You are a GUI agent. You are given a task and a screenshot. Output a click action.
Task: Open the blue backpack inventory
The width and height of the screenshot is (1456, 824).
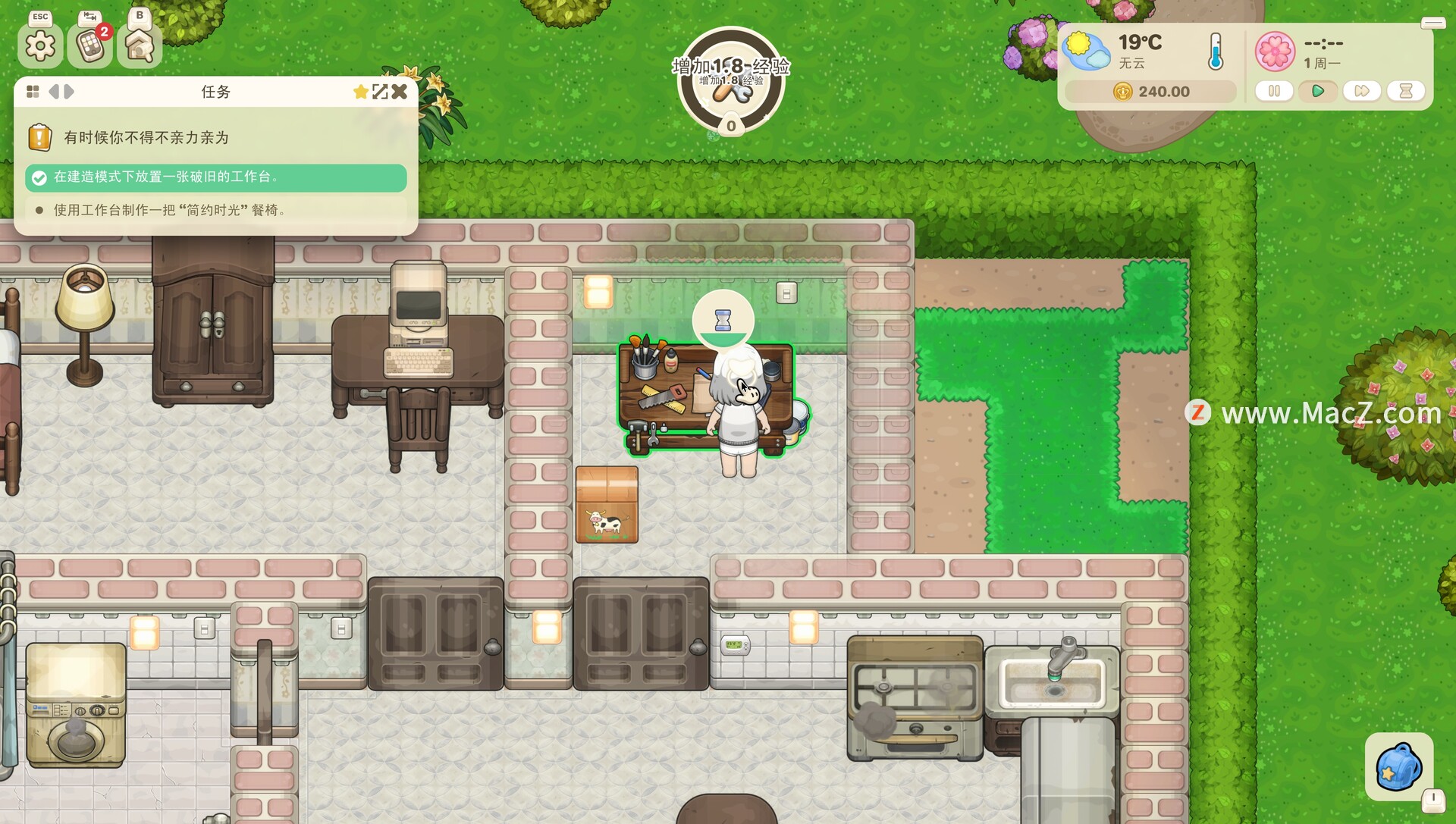click(1398, 766)
